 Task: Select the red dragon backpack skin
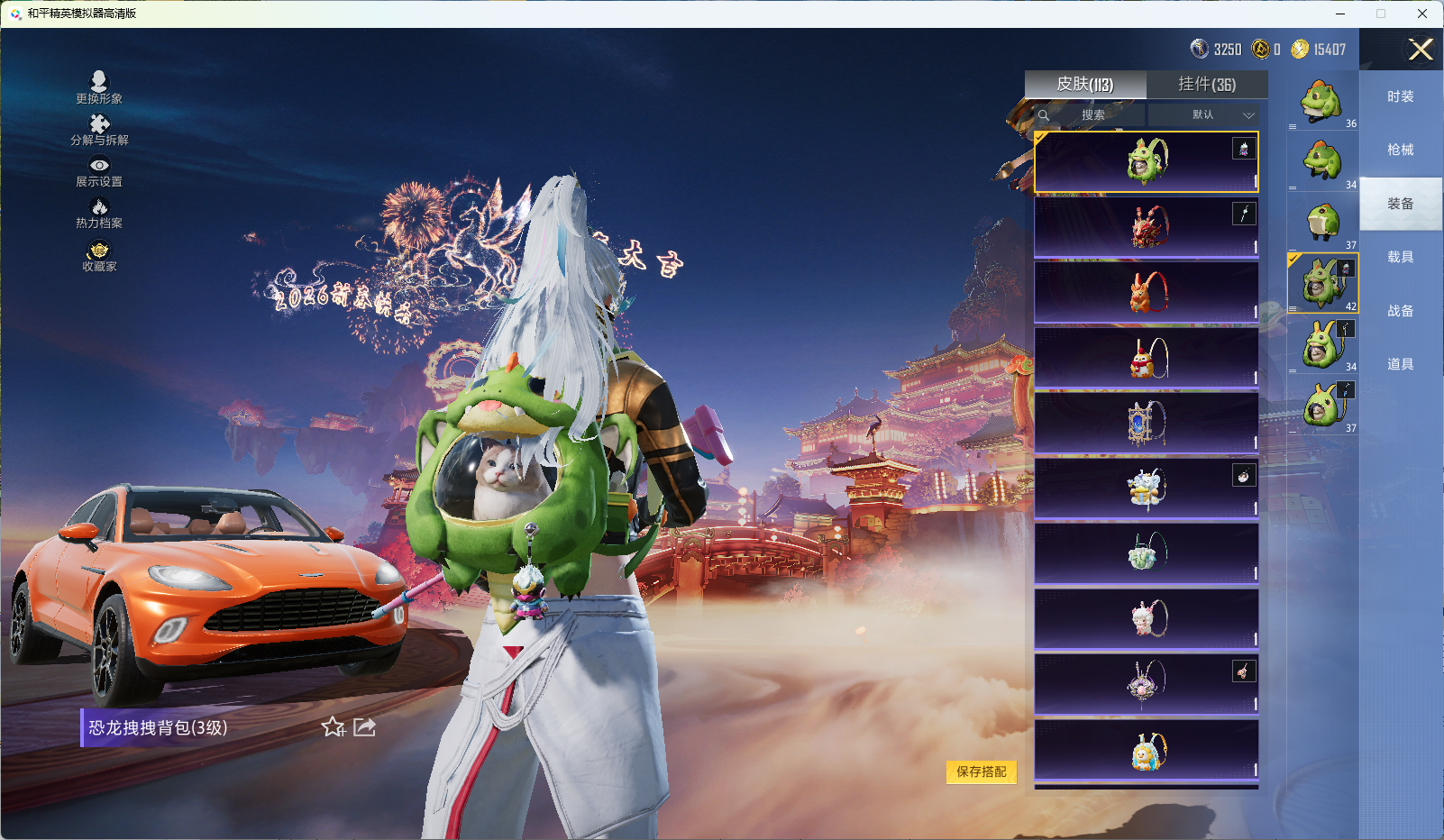[x=1147, y=227]
